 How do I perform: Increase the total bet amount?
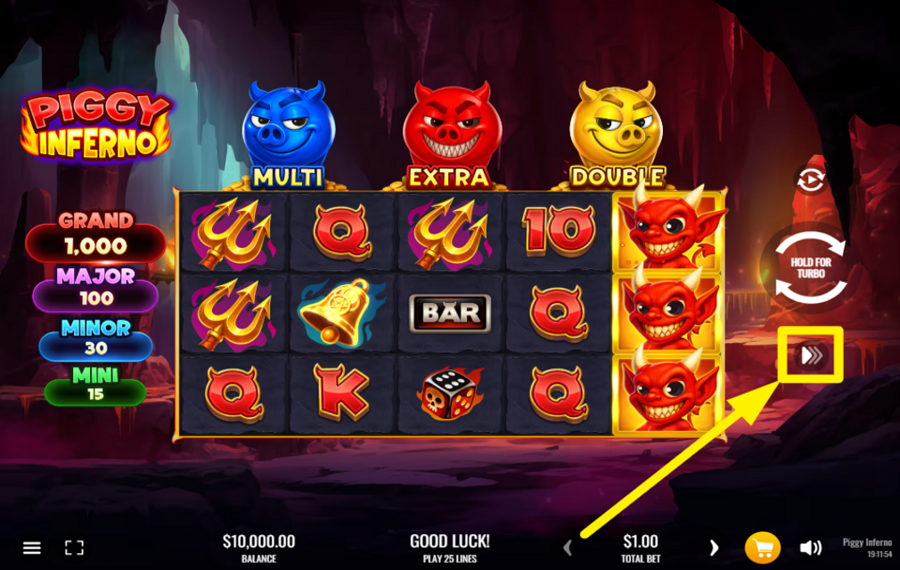click(714, 547)
